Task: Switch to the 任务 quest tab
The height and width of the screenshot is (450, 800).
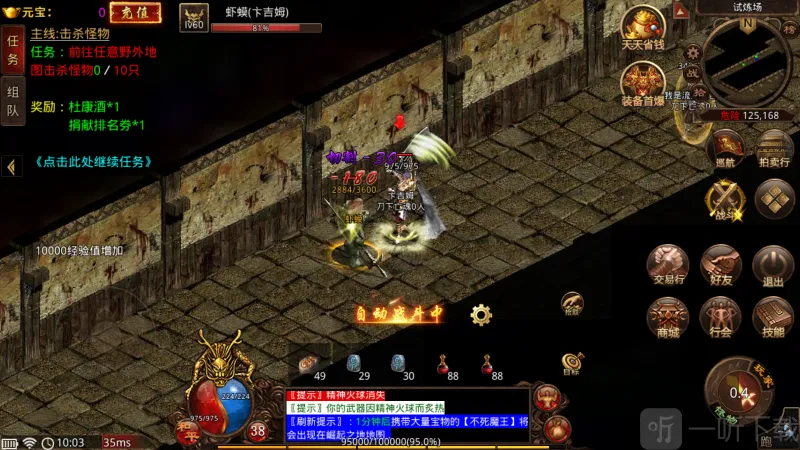Action: point(13,51)
